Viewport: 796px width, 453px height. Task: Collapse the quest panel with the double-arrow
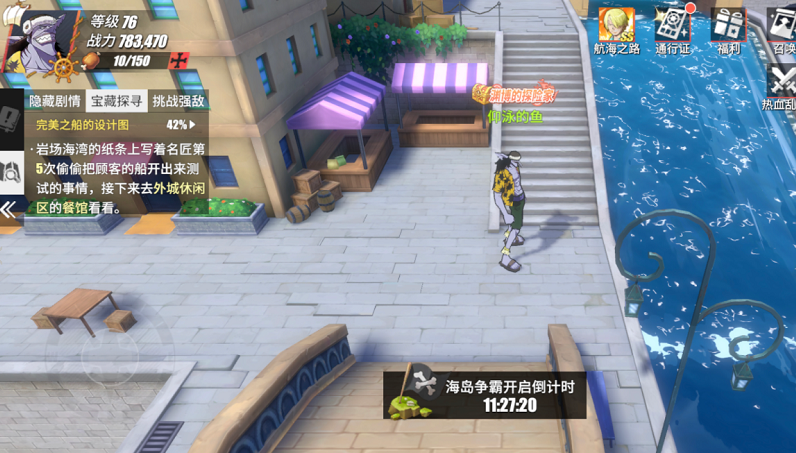tap(9, 210)
